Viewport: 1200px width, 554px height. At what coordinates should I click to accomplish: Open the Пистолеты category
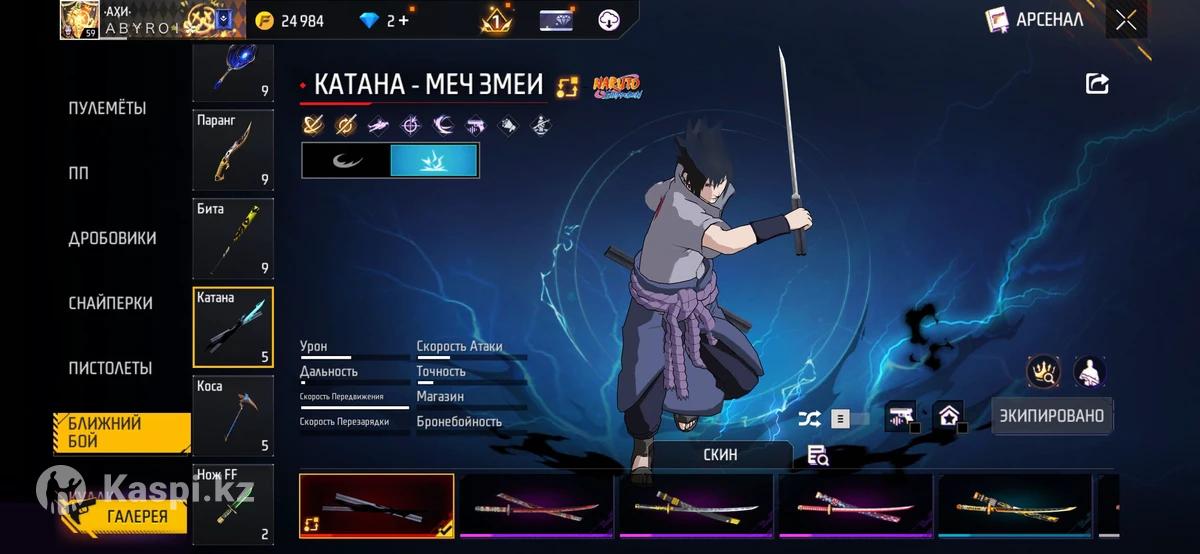point(110,368)
